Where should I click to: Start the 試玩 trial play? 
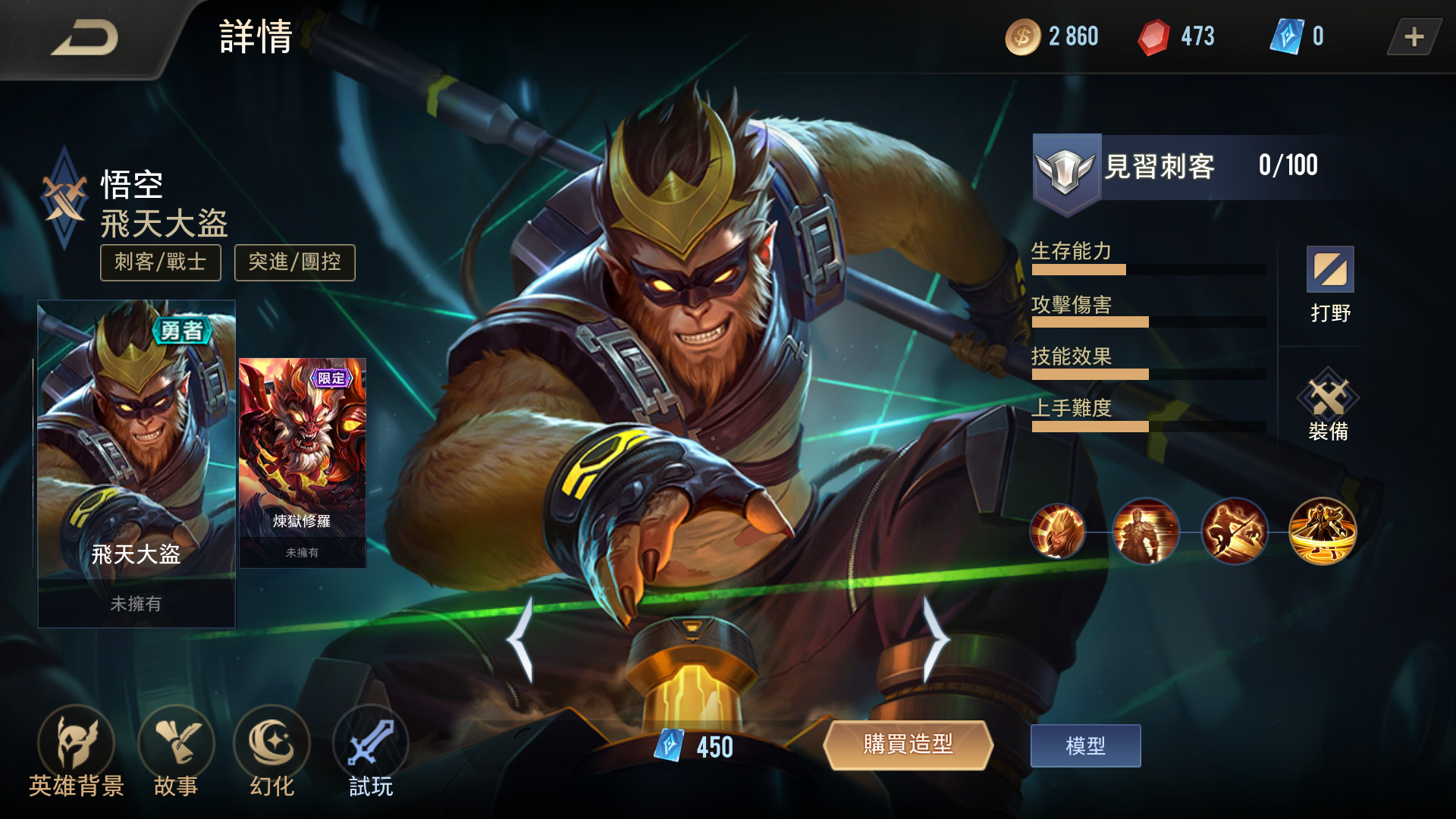pyautogui.click(x=371, y=752)
